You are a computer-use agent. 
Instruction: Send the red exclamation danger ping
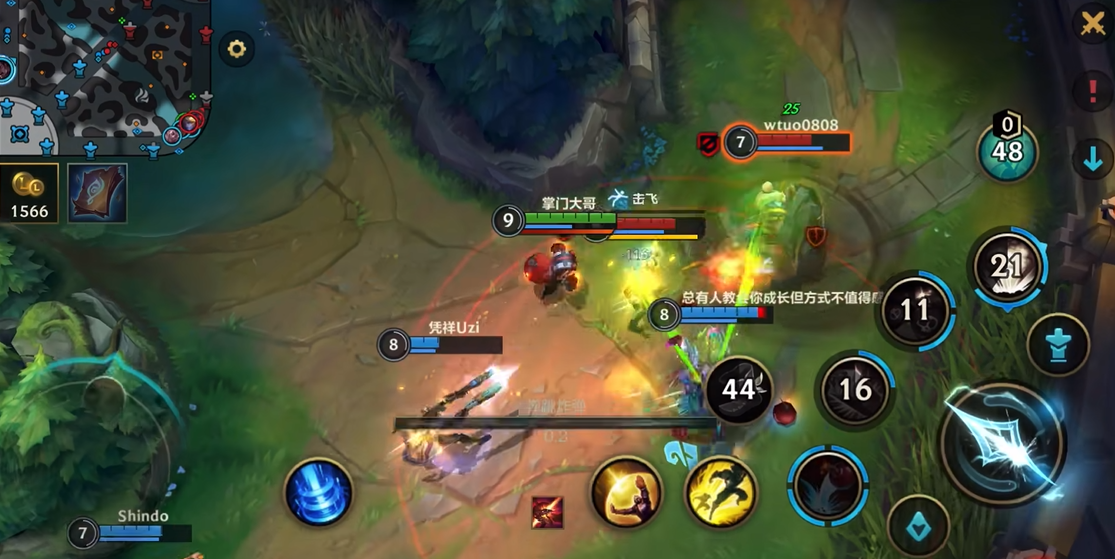(x=1092, y=91)
